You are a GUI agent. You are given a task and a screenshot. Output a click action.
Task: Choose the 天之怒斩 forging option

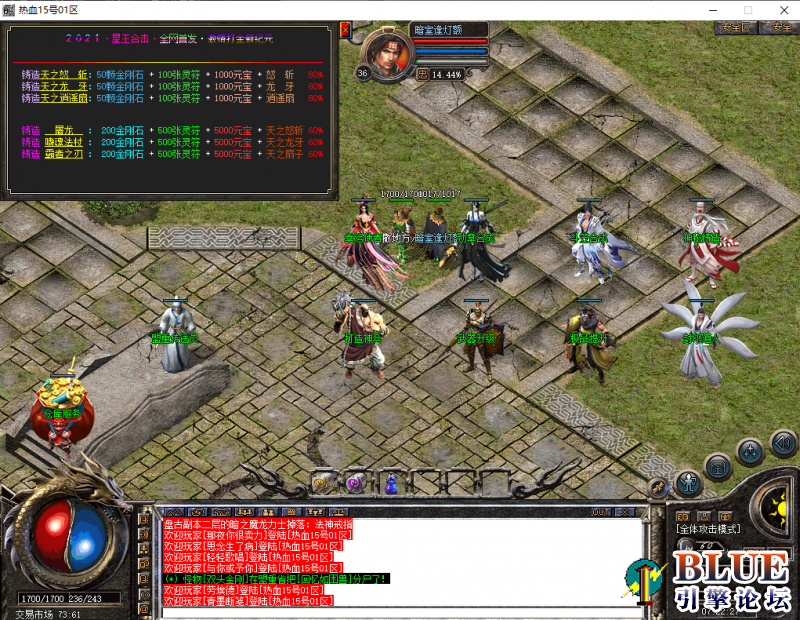pyautogui.click(x=64, y=74)
